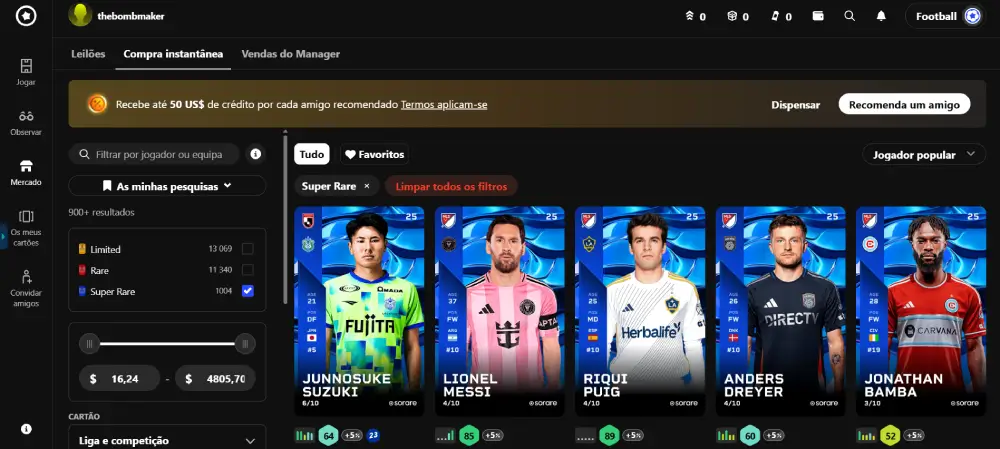Image resolution: width=1000 pixels, height=449 pixels.
Task: Open the Jogar section in sidebar
Action: tap(26, 71)
